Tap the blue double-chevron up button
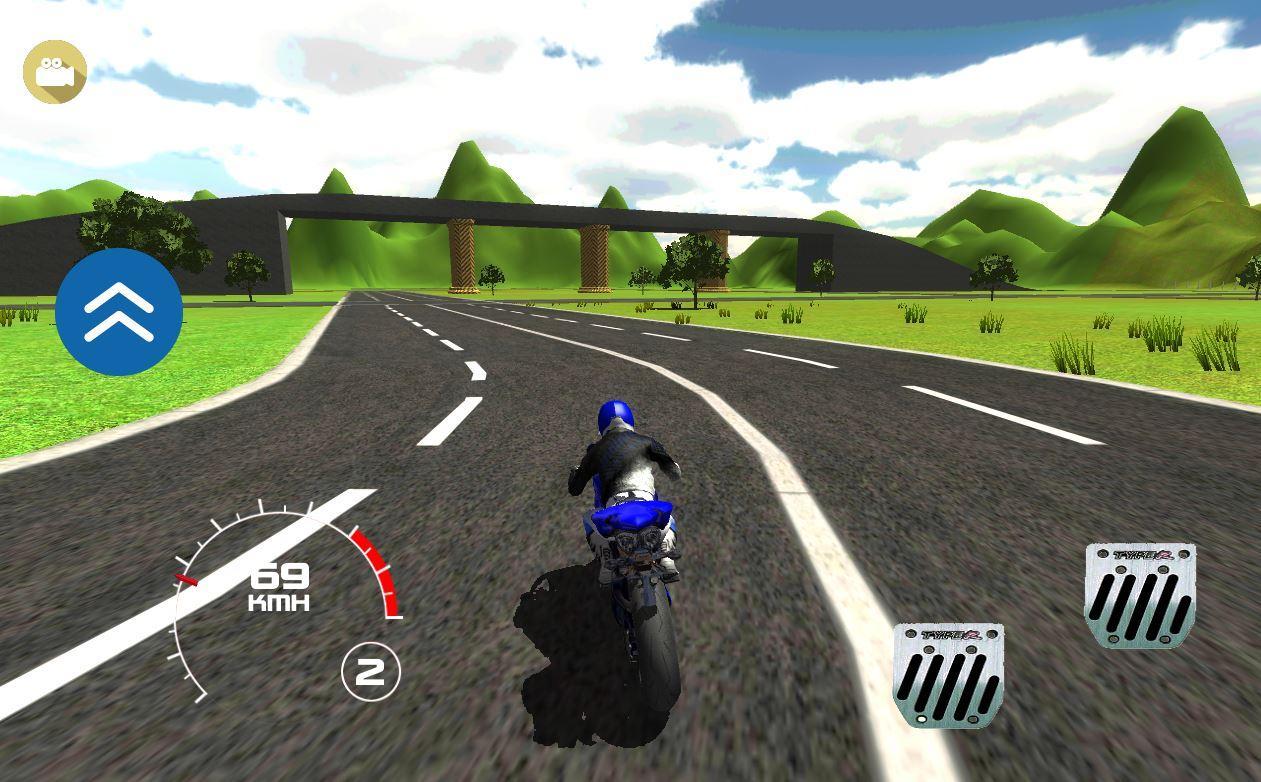The height and width of the screenshot is (782, 1261). pyautogui.click(x=119, y=312)
